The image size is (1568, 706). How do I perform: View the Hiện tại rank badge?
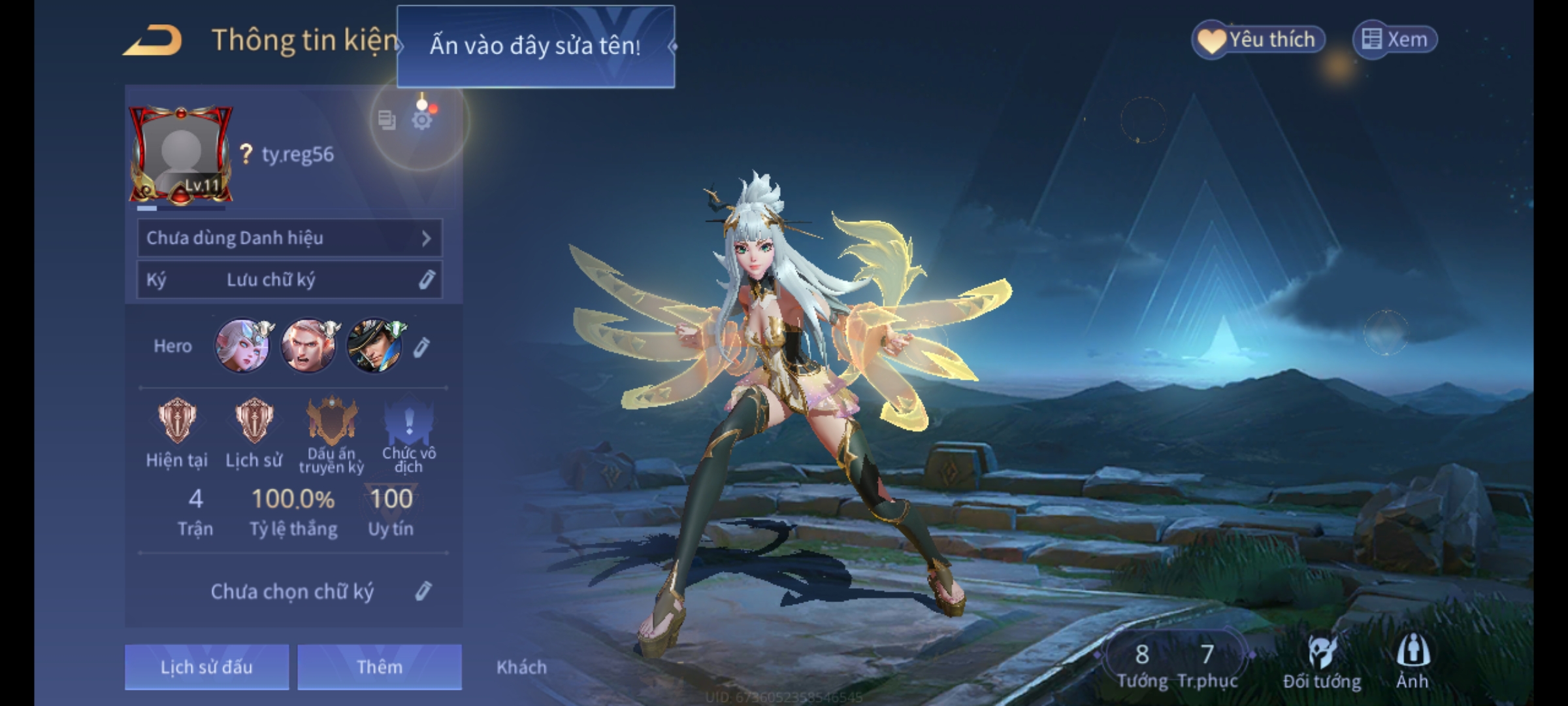(177, 422)
